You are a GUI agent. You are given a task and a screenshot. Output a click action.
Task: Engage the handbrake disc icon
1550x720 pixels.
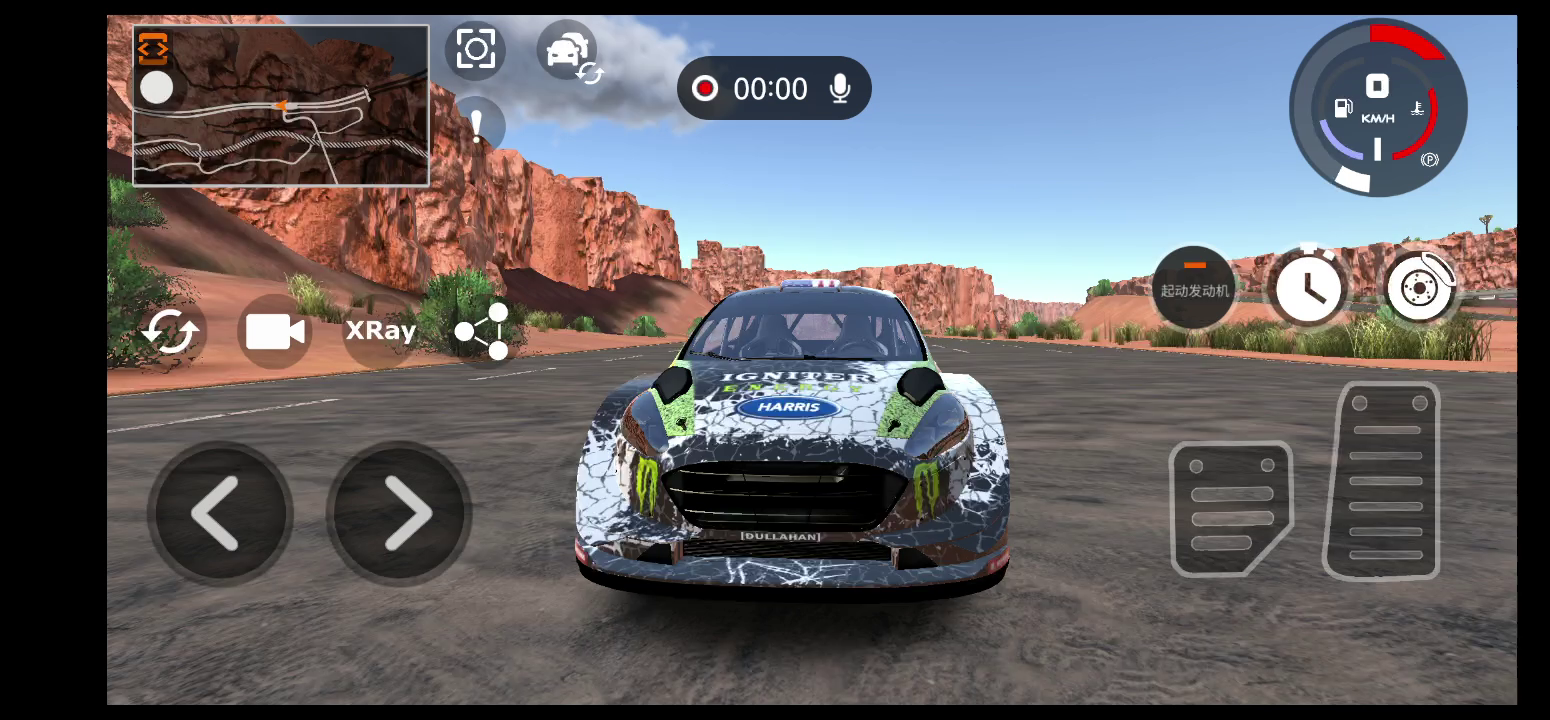pos(1420,287)
